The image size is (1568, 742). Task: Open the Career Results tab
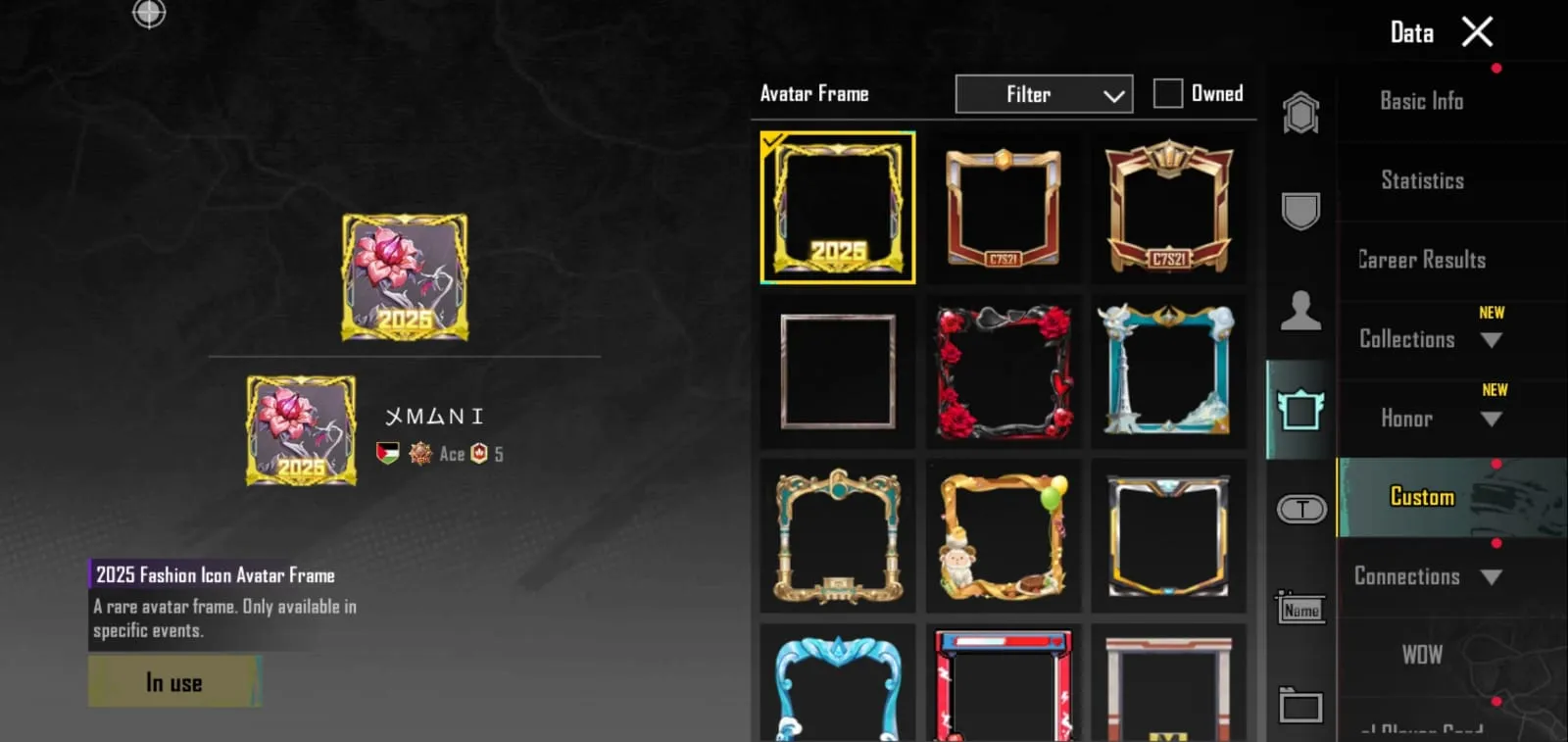[1420, 259]
